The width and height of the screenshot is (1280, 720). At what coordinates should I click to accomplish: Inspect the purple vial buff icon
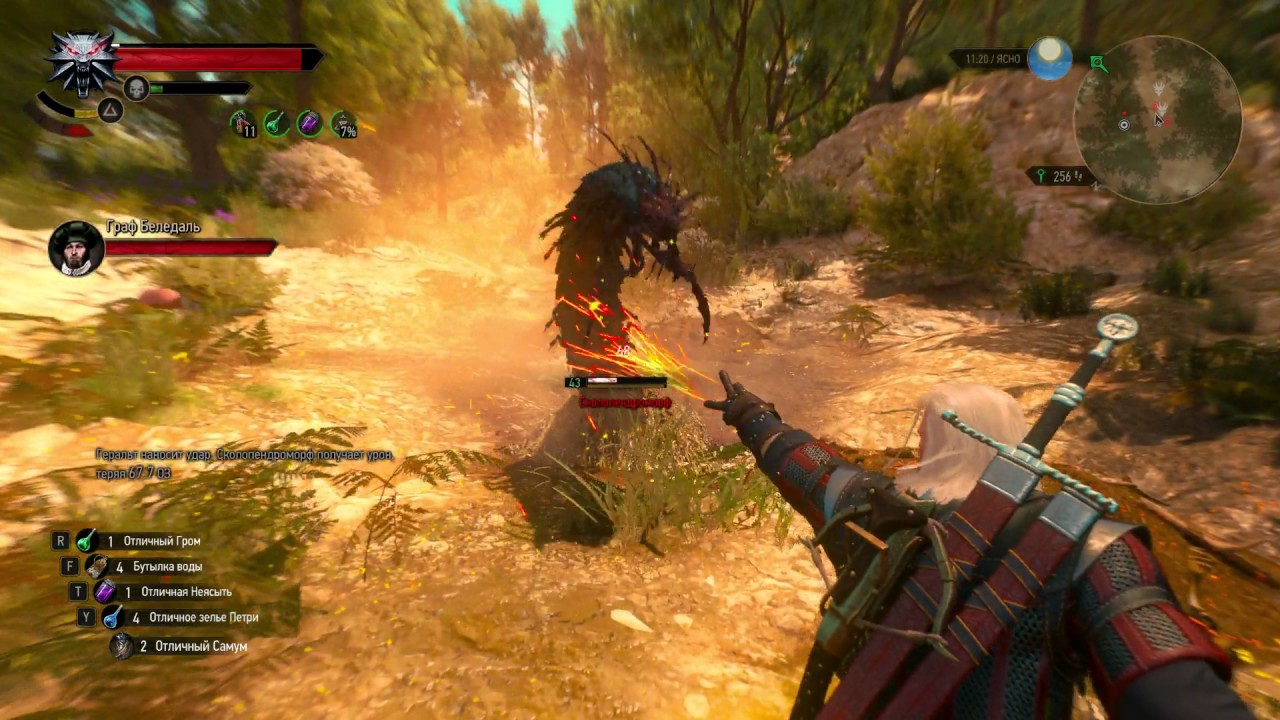click(x=310, y=123)
